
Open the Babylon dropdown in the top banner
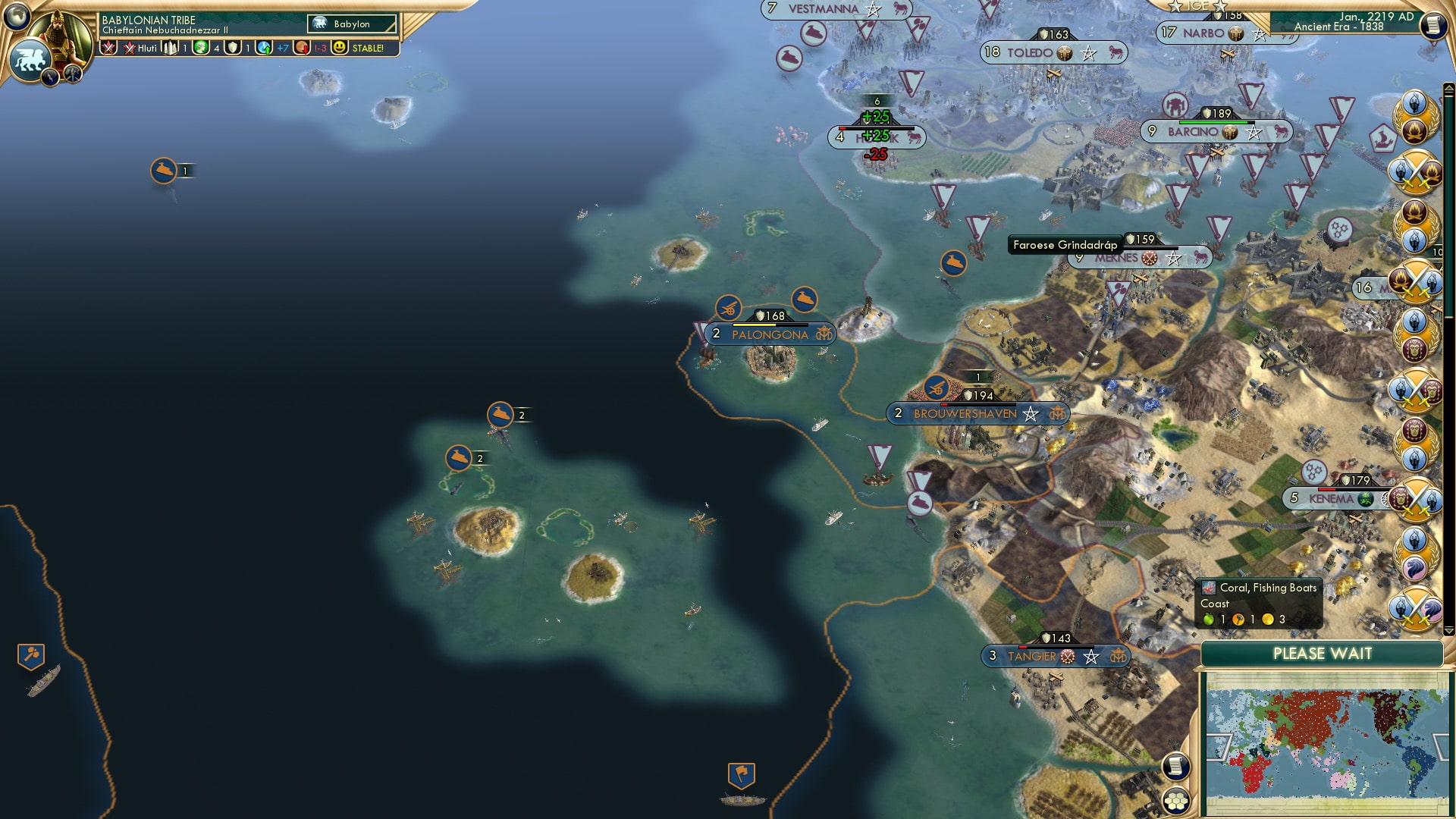click(353, 24)
